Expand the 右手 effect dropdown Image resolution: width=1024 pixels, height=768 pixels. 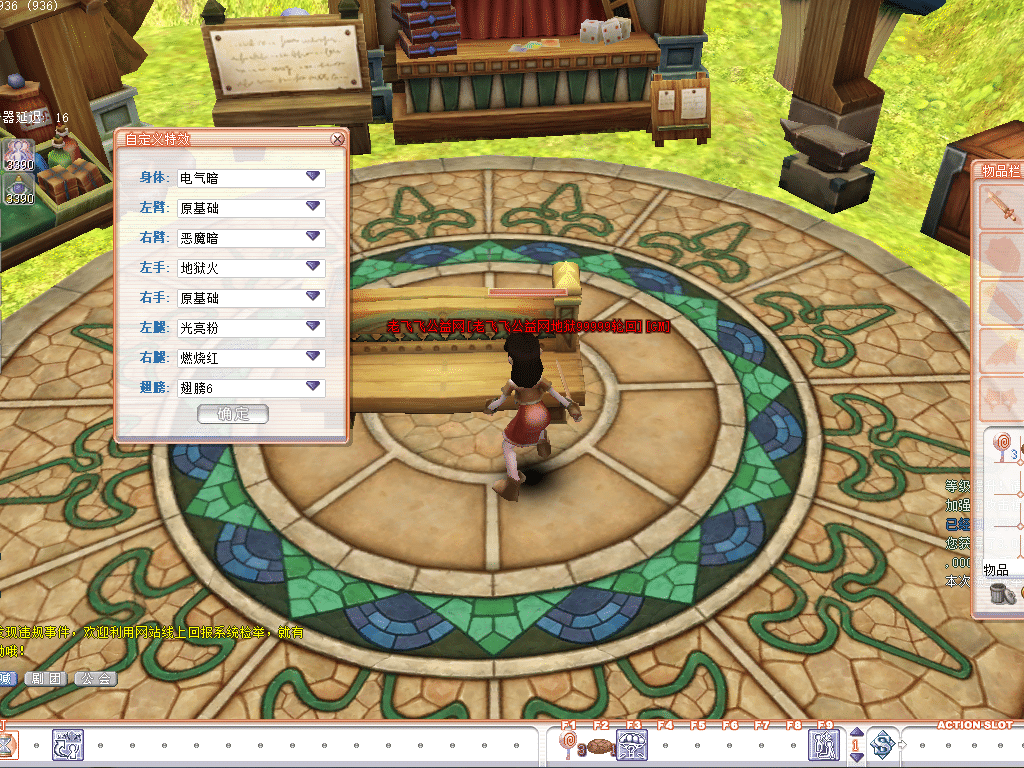[x=313, y=297]
